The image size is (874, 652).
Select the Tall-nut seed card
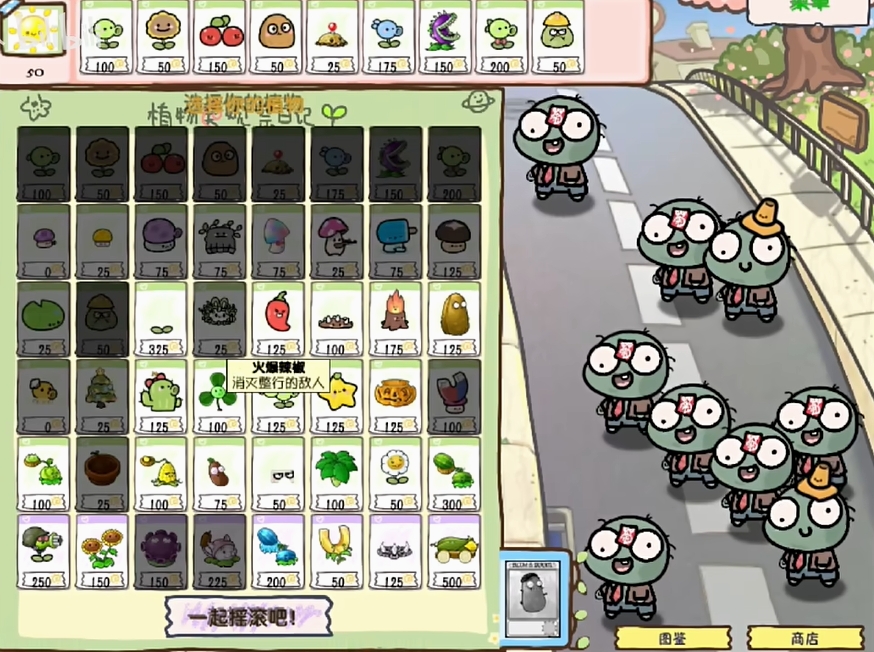coord(453,318)
